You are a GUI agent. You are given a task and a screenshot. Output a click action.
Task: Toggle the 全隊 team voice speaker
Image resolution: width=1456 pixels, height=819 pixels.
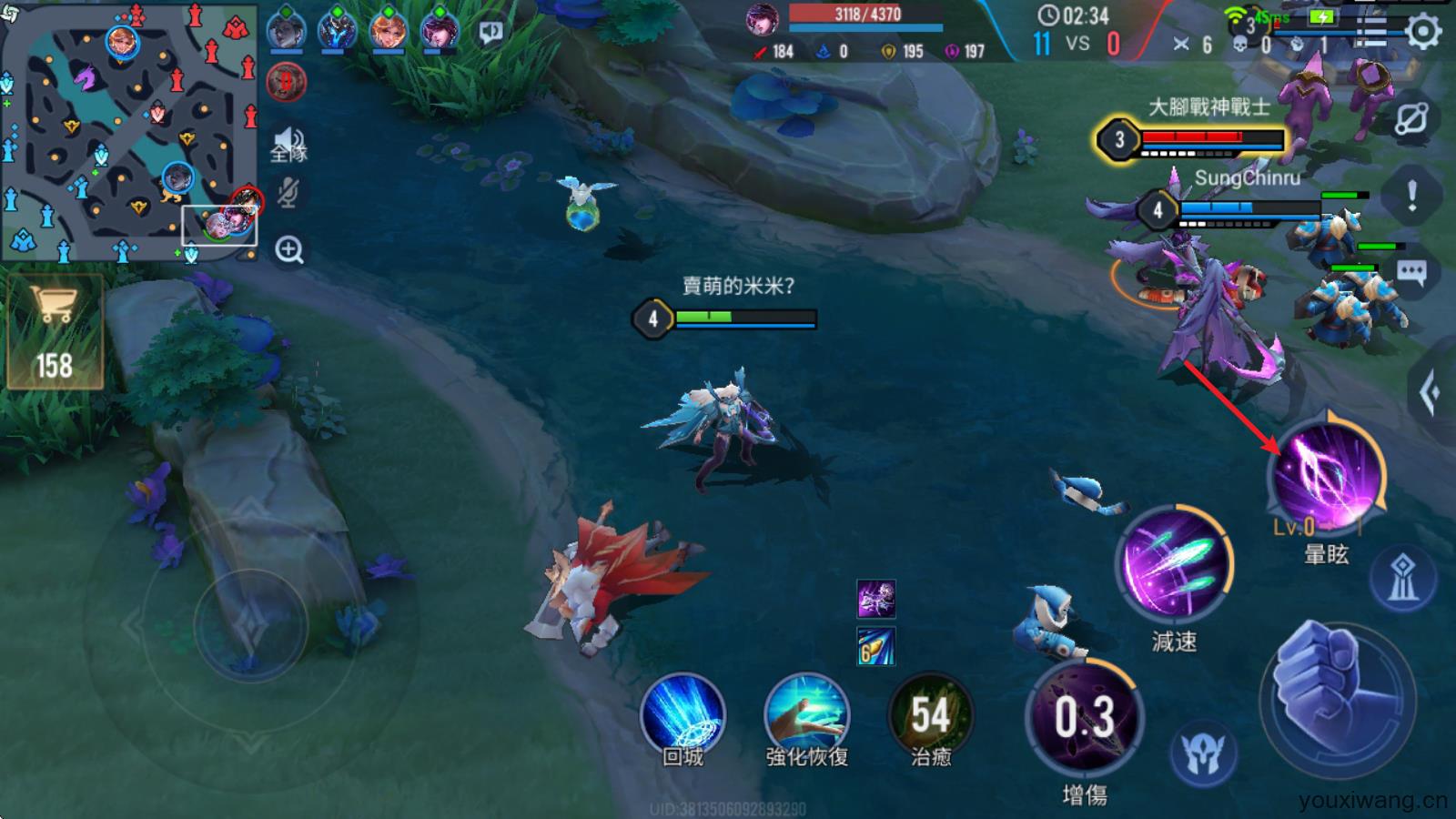click(288, 144)
